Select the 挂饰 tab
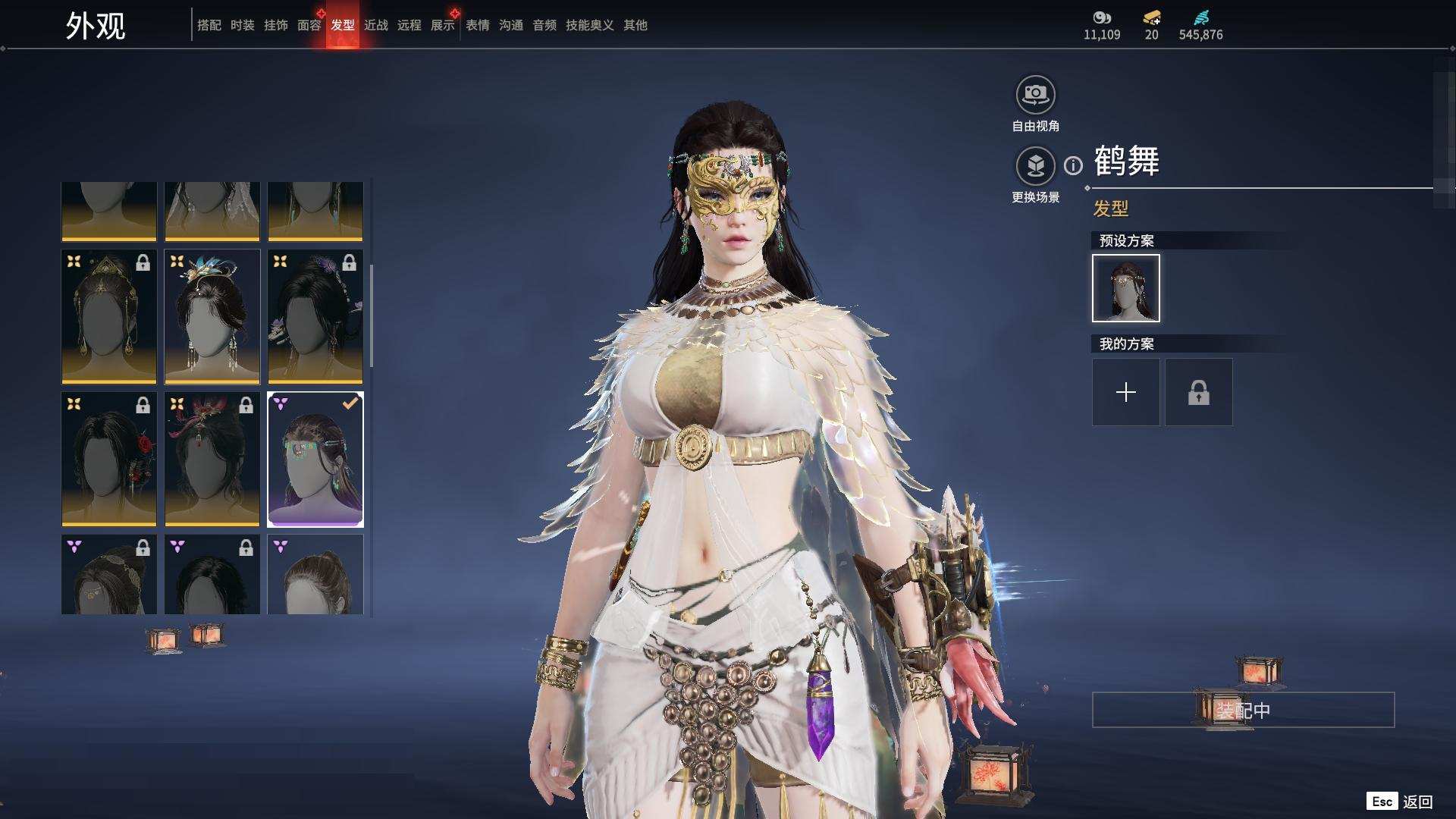The height and width of the screenshot is (819, 1456). pyautogui.click(x=275, y=25)
